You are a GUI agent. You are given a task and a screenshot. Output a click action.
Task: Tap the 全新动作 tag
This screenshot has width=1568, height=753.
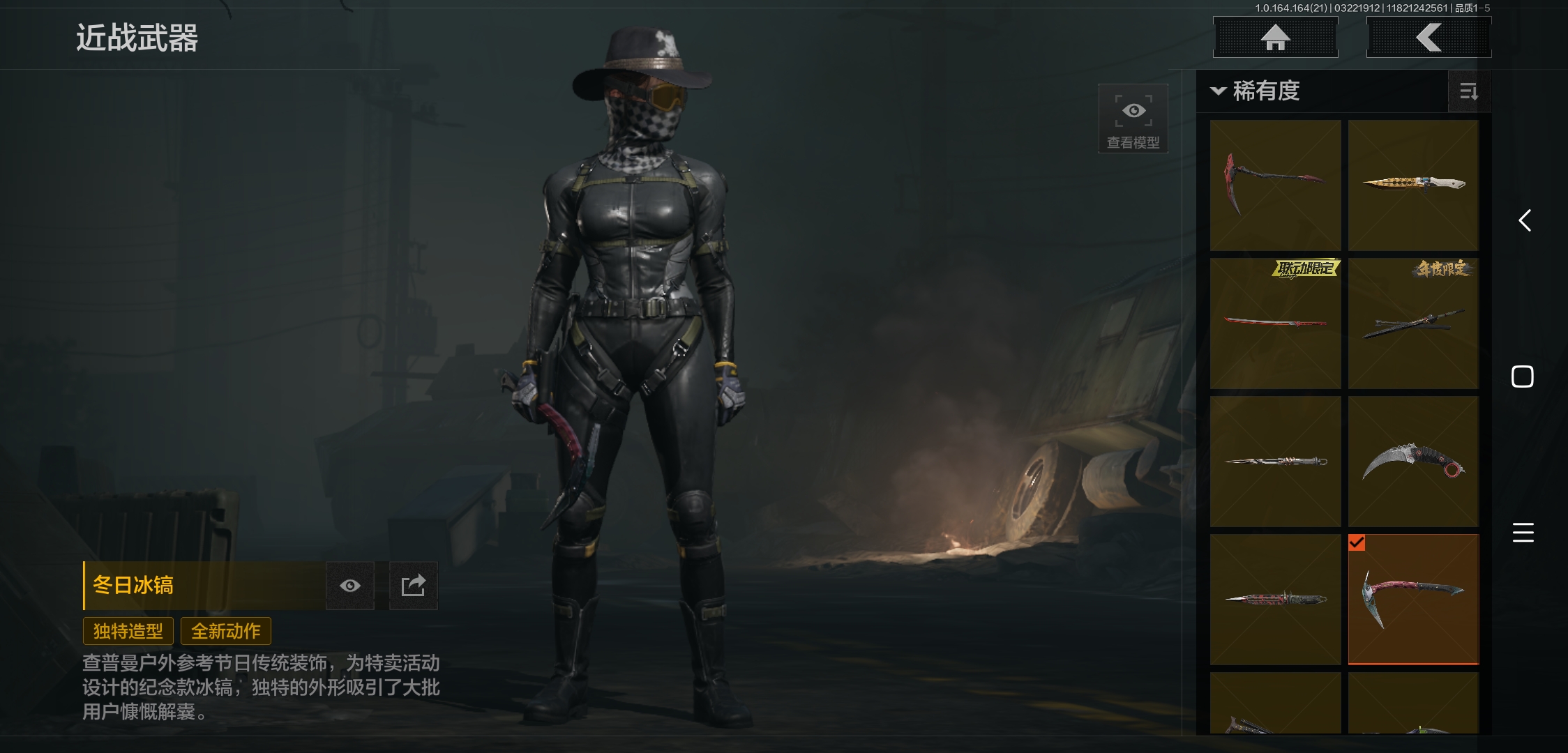click(x=226, y=631)
